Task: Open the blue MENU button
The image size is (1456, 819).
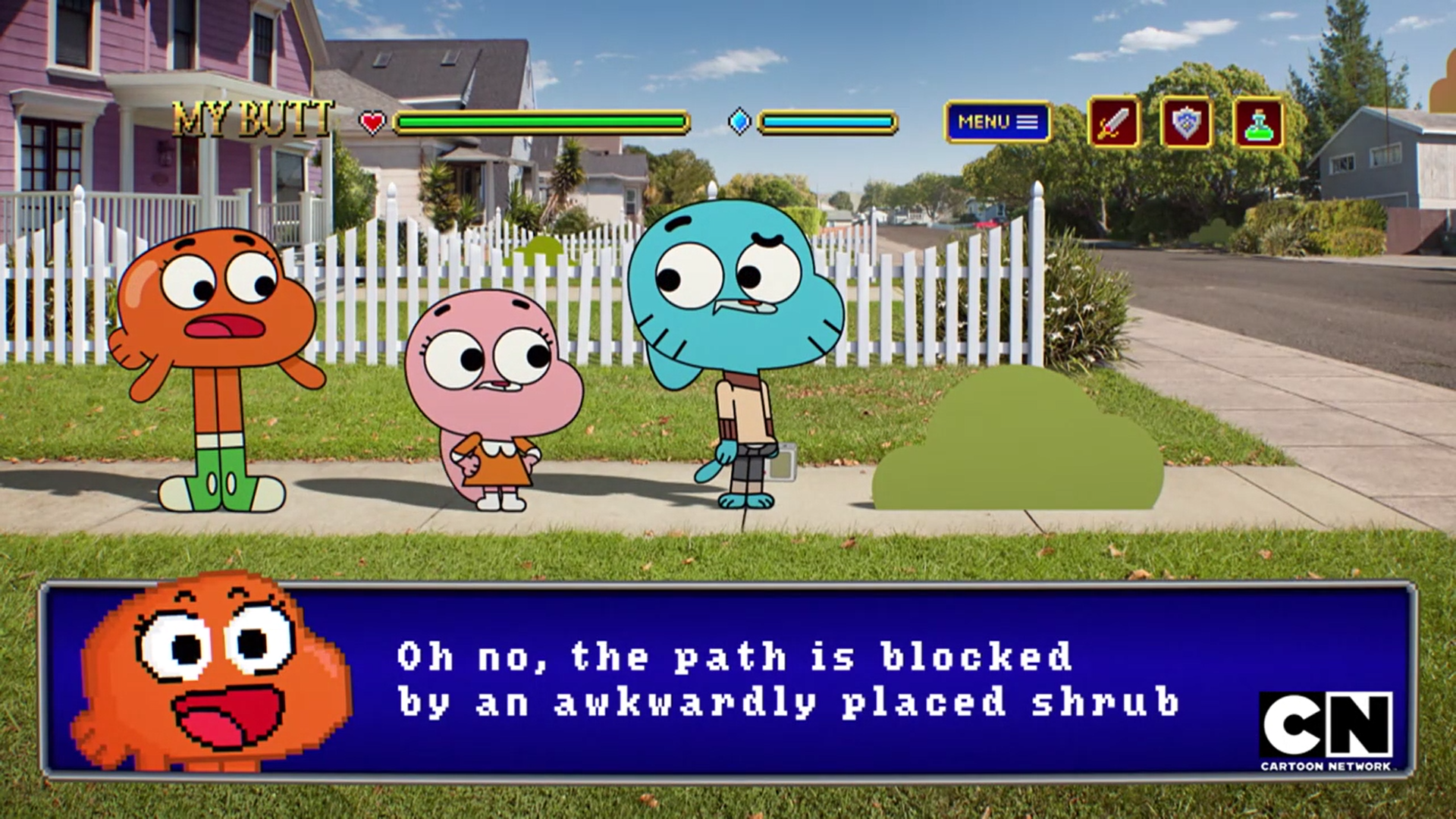Action: click(x=997, y=122)
